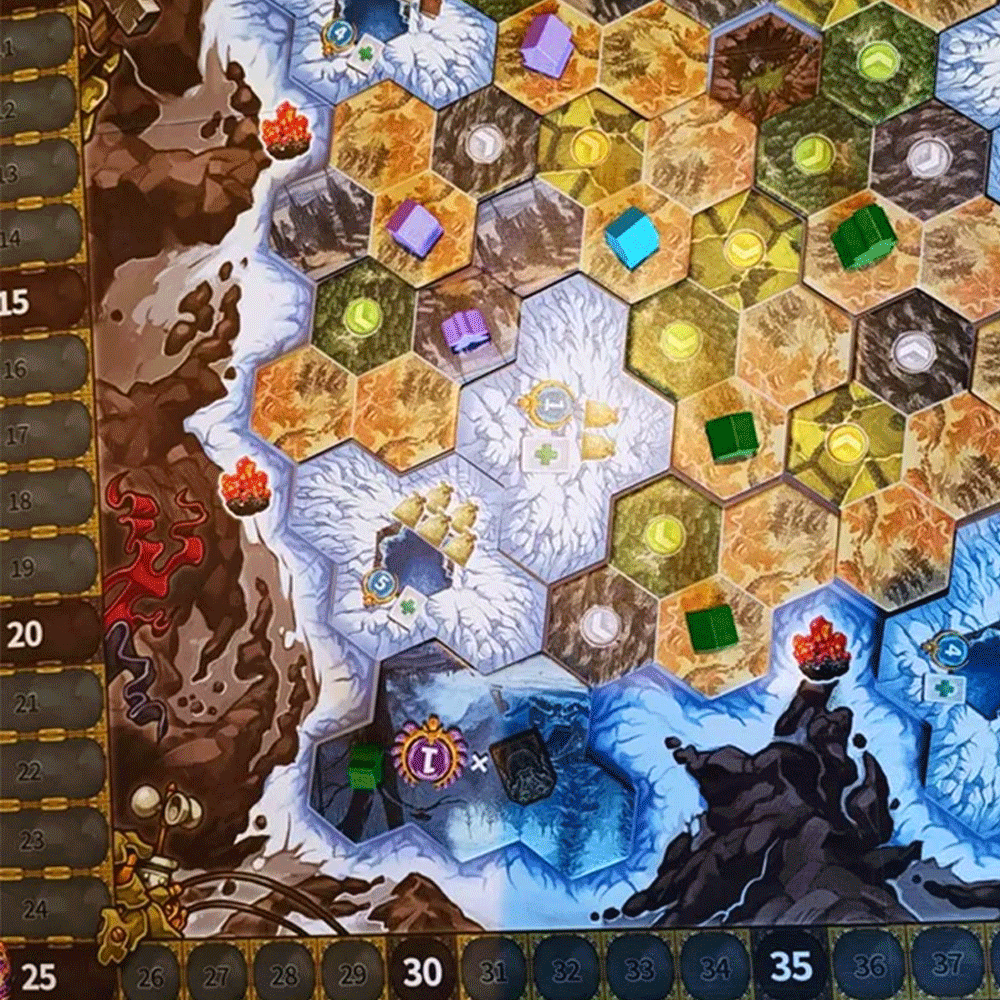Select the blue number 5 token on the snow
Viewport: 1000px width, 1000px height.
[380, 585]
